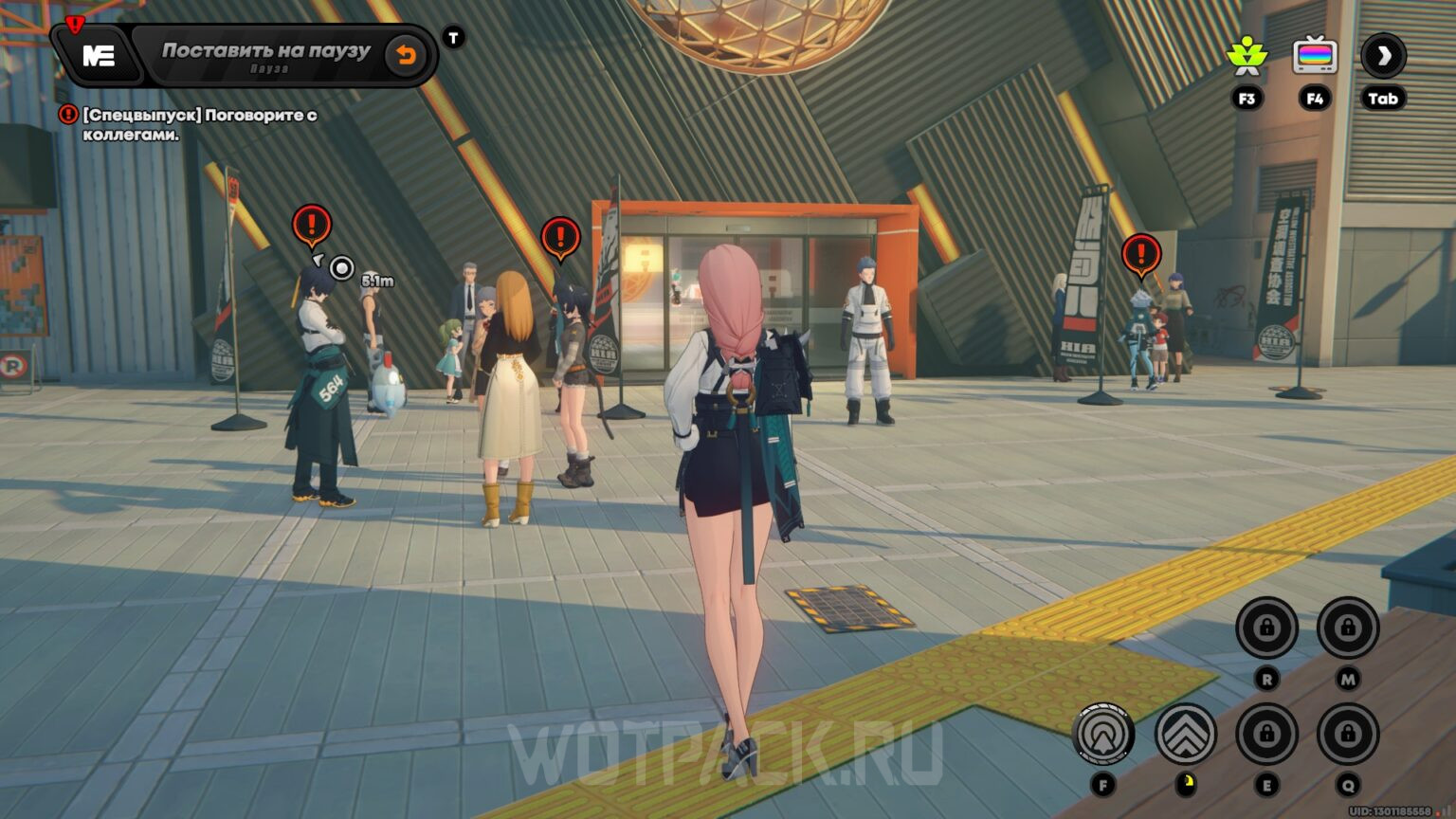The image size is (1456, 819).
Task: Open the agent menu via the ME emblem
Action: click(99, 55)
